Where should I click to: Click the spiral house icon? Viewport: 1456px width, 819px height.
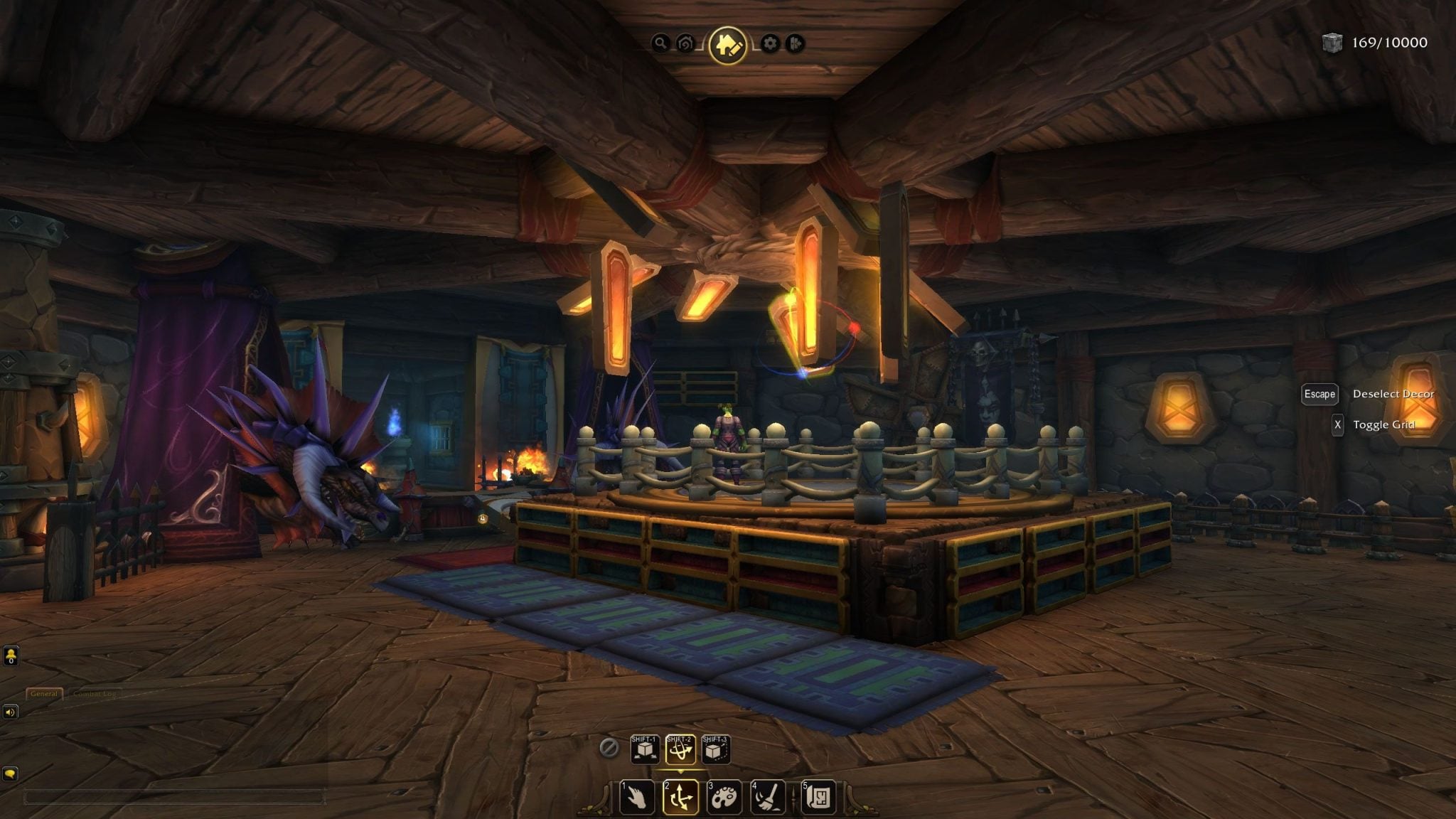685,44
